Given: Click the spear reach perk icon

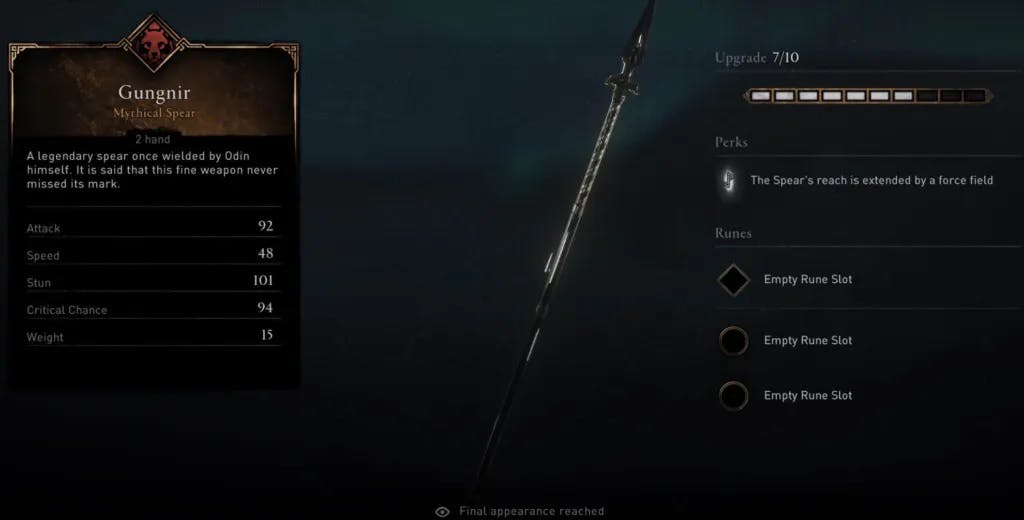Looking at the screenshot, I should 727,181.
